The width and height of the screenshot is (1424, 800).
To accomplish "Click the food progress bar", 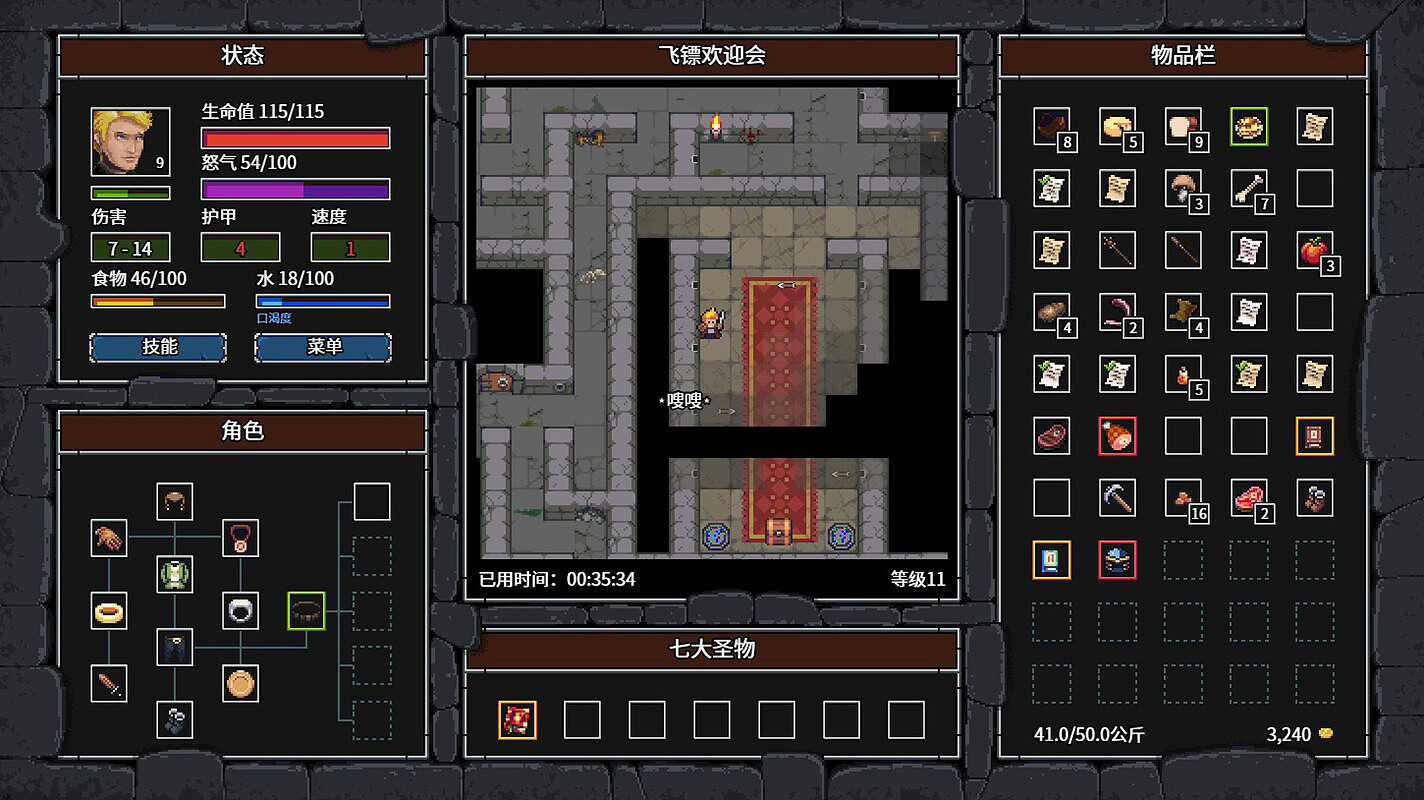I will (x=160, y=300).
